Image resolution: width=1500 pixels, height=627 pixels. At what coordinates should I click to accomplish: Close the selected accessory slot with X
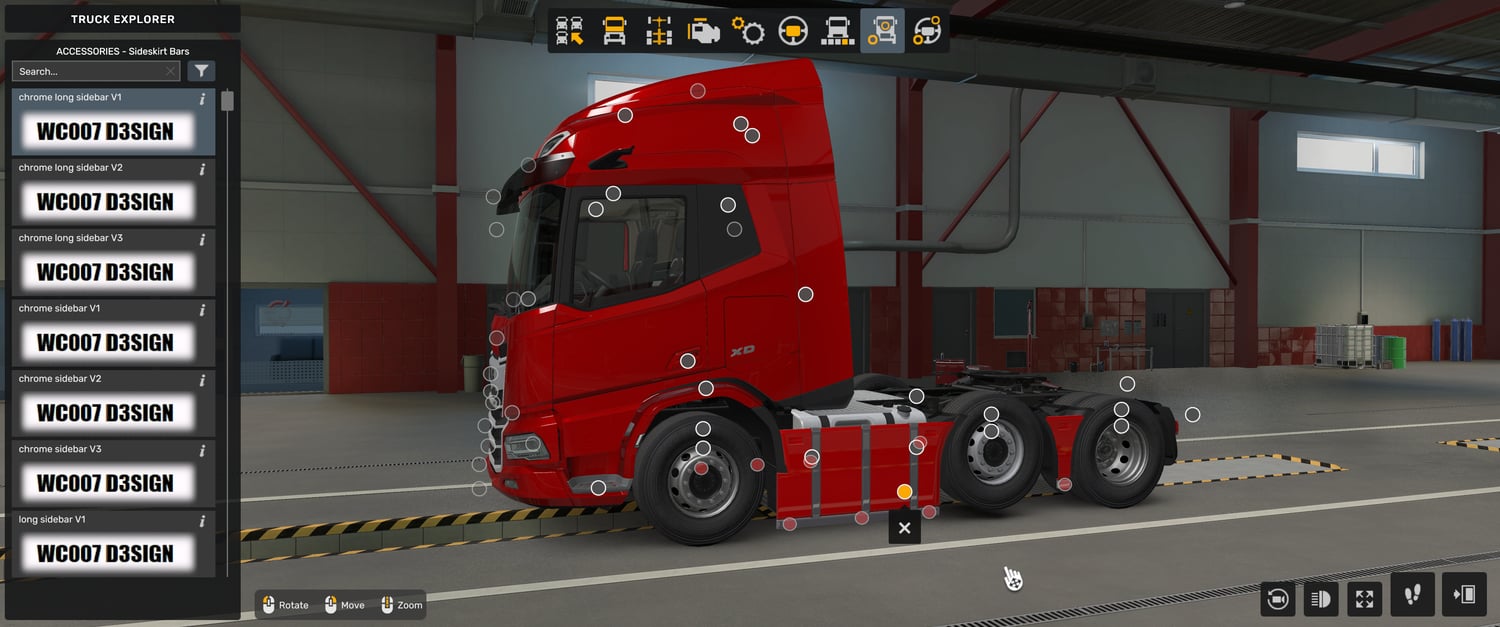coord(905,527)
